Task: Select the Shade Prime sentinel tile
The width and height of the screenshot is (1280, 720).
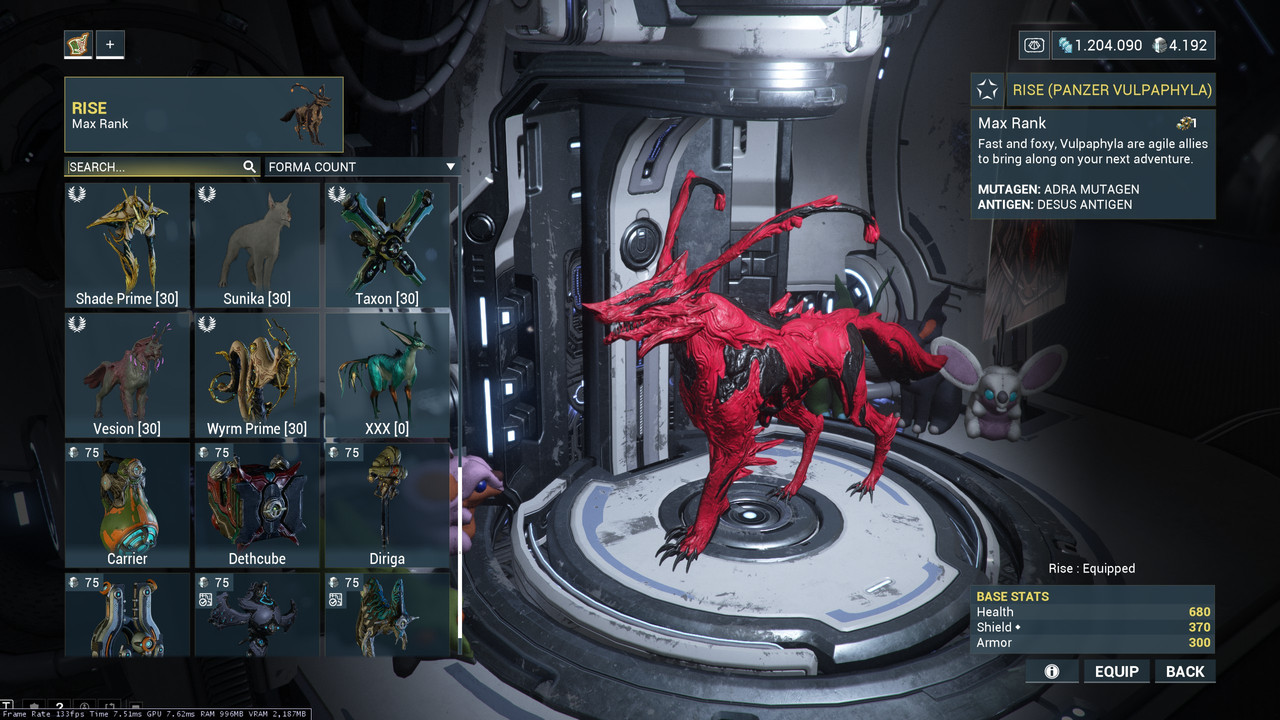Action: click(127, 245)
